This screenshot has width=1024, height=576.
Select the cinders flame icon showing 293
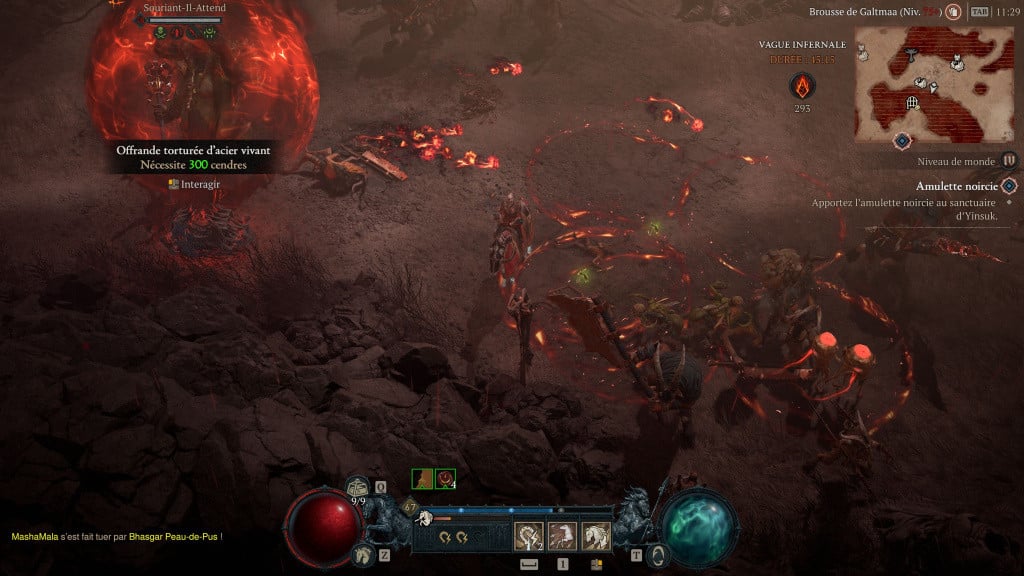pos(802,85)
